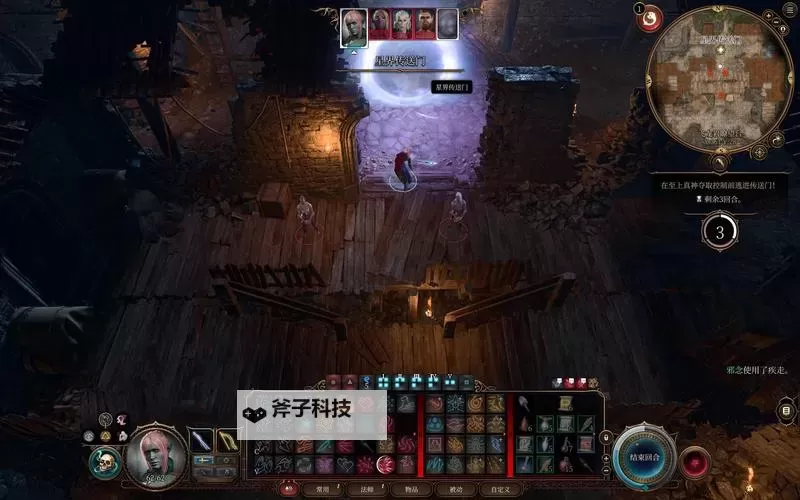Click the red orb beside end turn
Viewport: 800px width, 500px height.
[694, 462]
